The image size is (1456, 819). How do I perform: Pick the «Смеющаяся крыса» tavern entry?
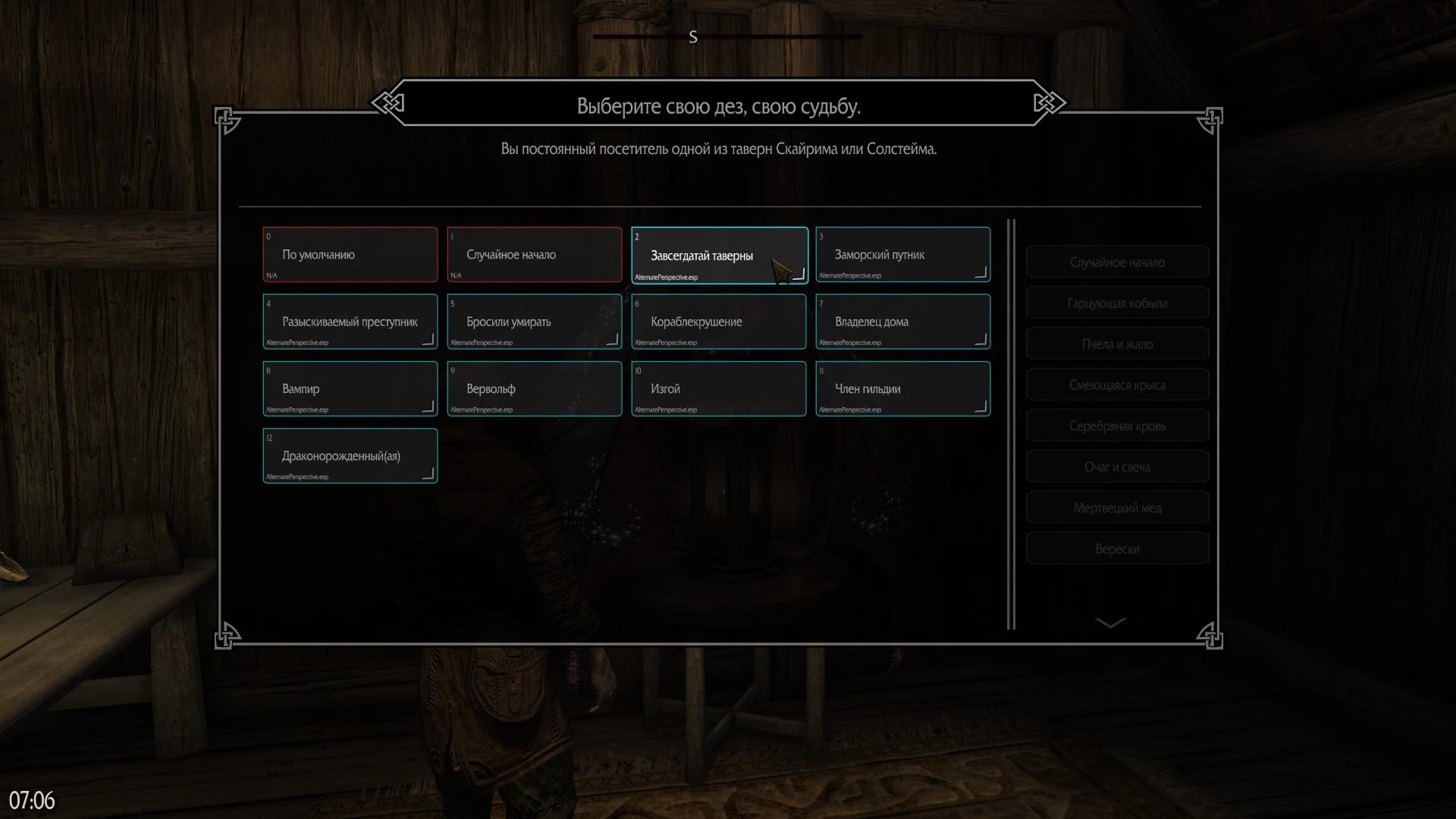1117,385
